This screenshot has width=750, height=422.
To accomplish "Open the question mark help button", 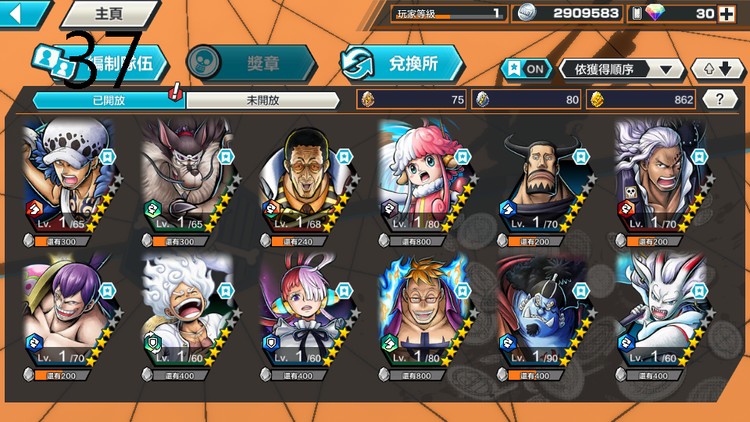I will click(720, 99).
